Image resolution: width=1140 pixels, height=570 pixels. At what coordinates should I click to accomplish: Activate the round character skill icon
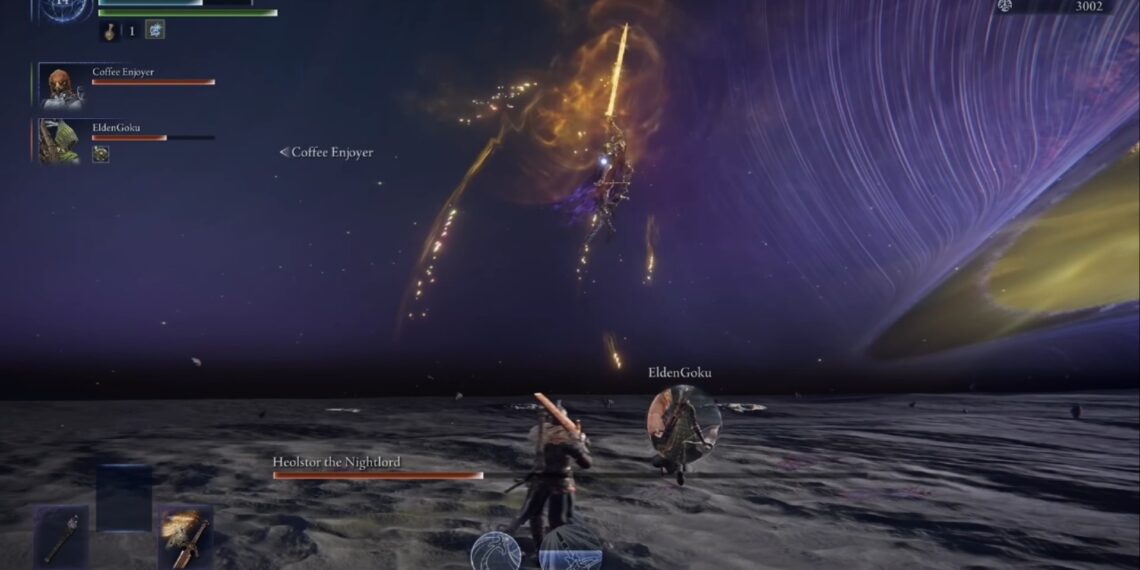pos(496,552)
